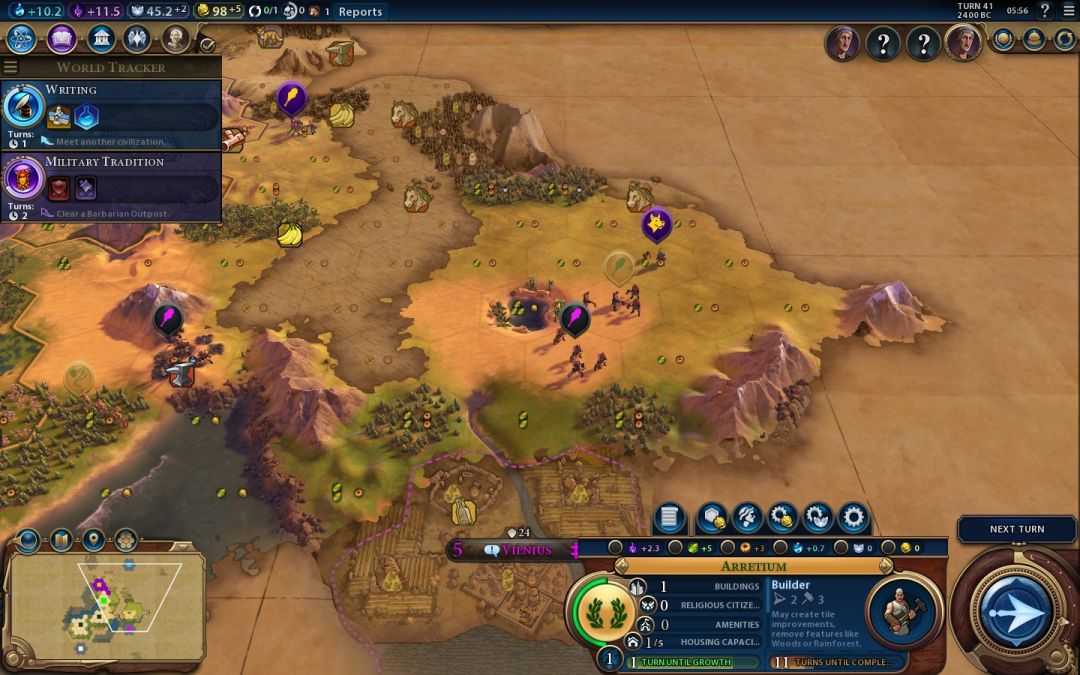Image resolution: width=1080 pixels, height=675 pixels.
Task: Open the civics tree book icon
Action: (x=61, y=39)
